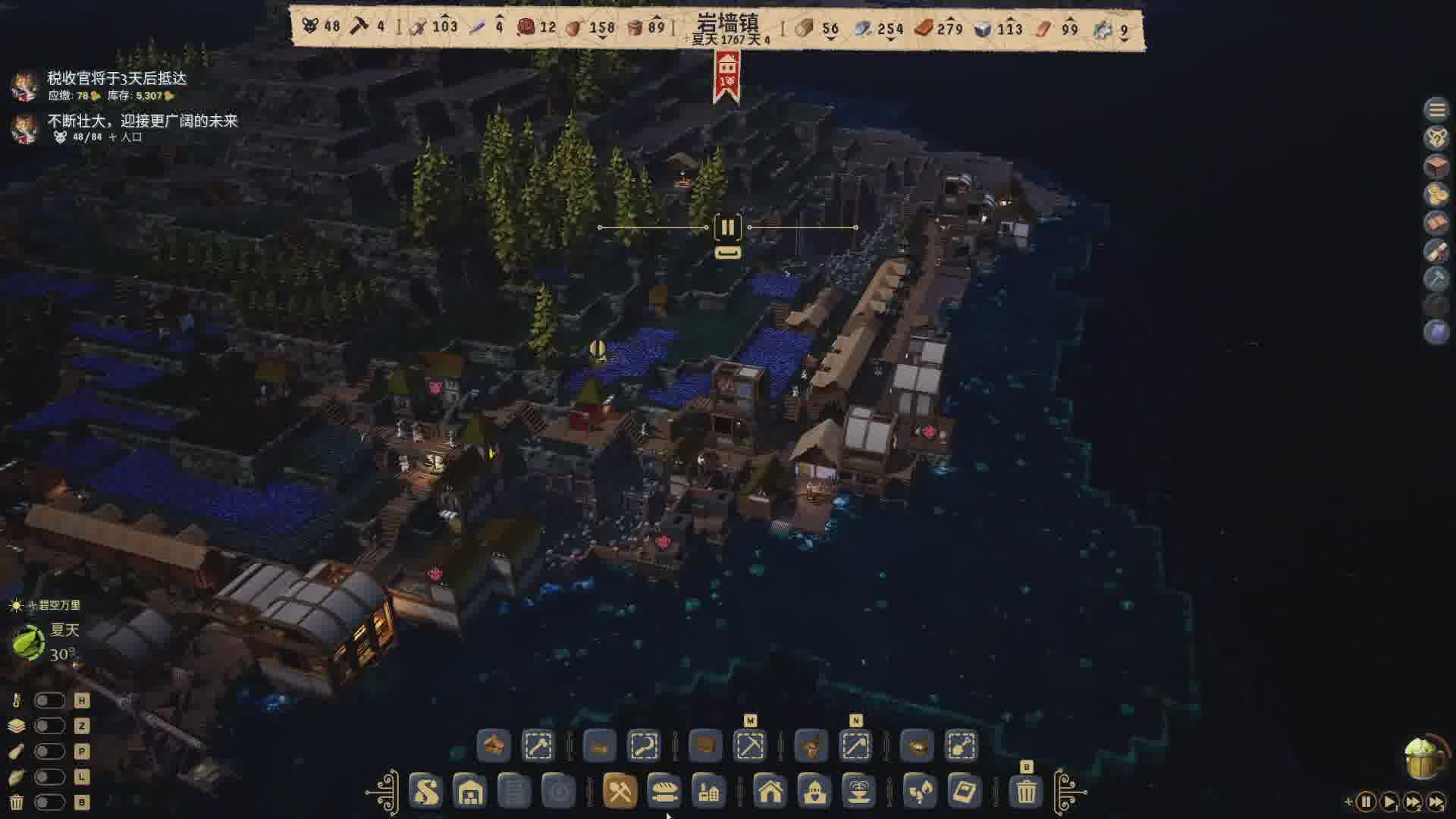Image resolution: width=1456 pixels, height=819 pixels.
Task: Set the game to fastest speed
Action: [x=1436, y=802]
